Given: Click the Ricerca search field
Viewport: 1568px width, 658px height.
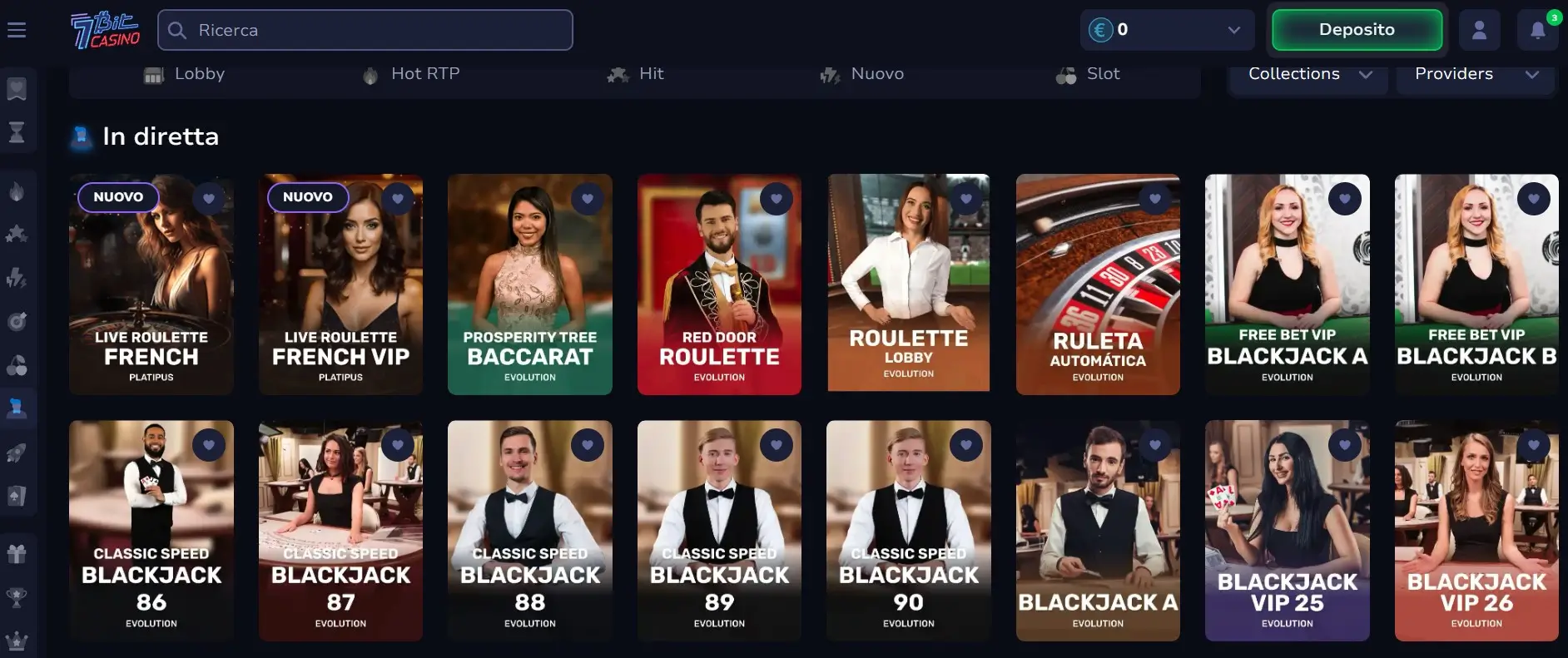Looking at the screenshot, I should pyautogui.click(x=365, y=30).
